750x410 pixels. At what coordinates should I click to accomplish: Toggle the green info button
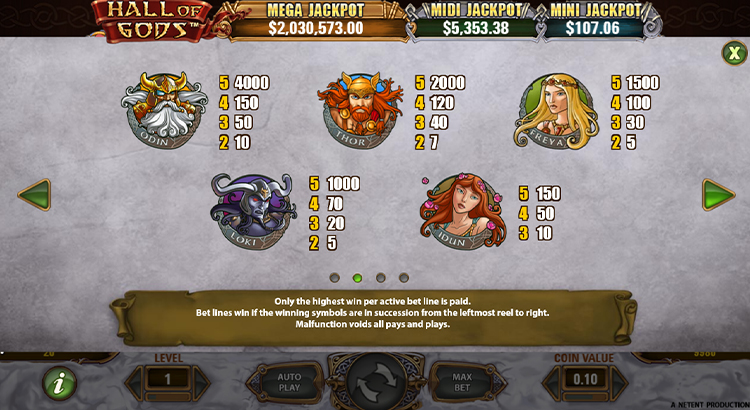click(59, 383)
